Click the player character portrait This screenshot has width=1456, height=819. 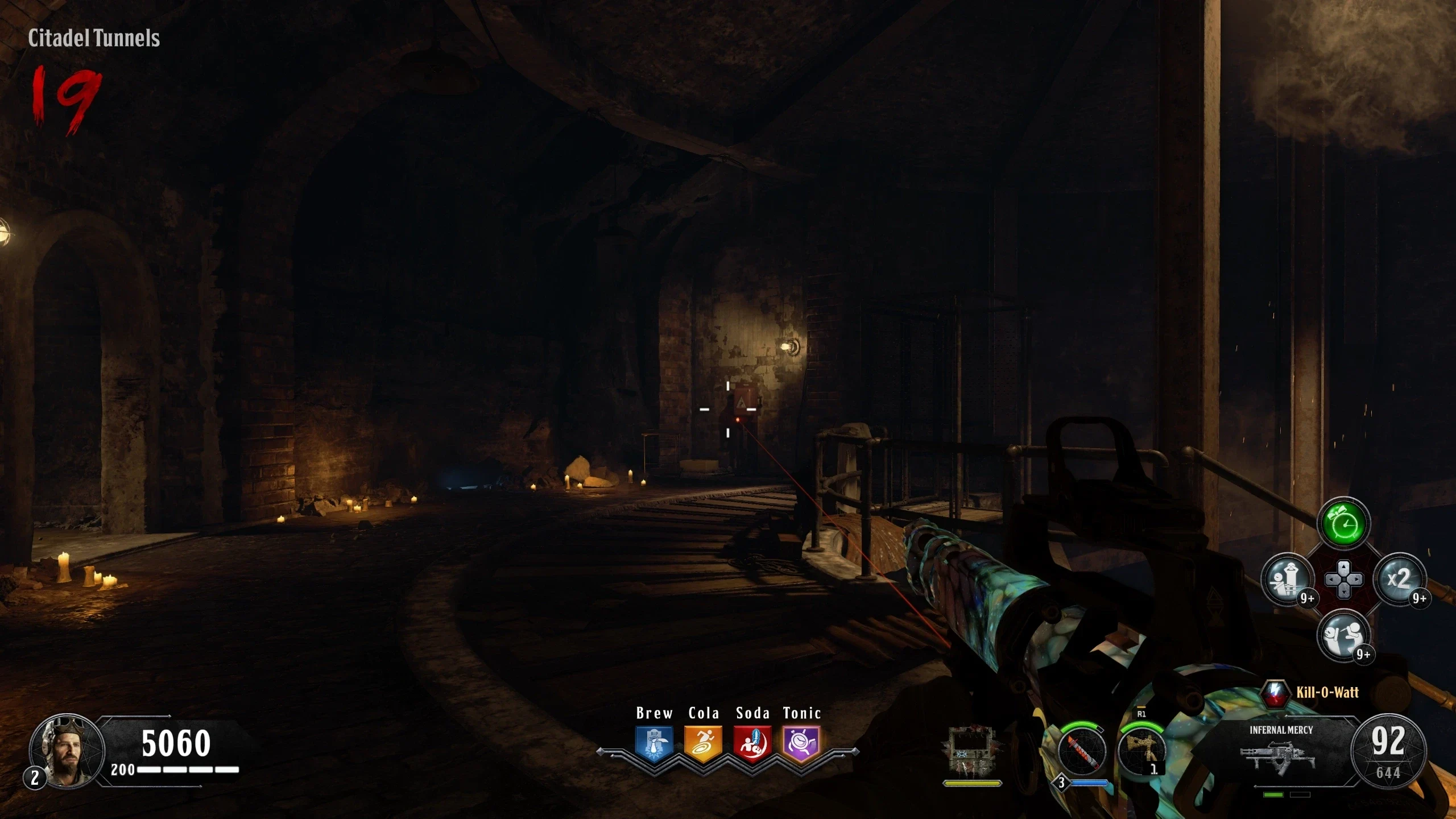tap(68, 751)
